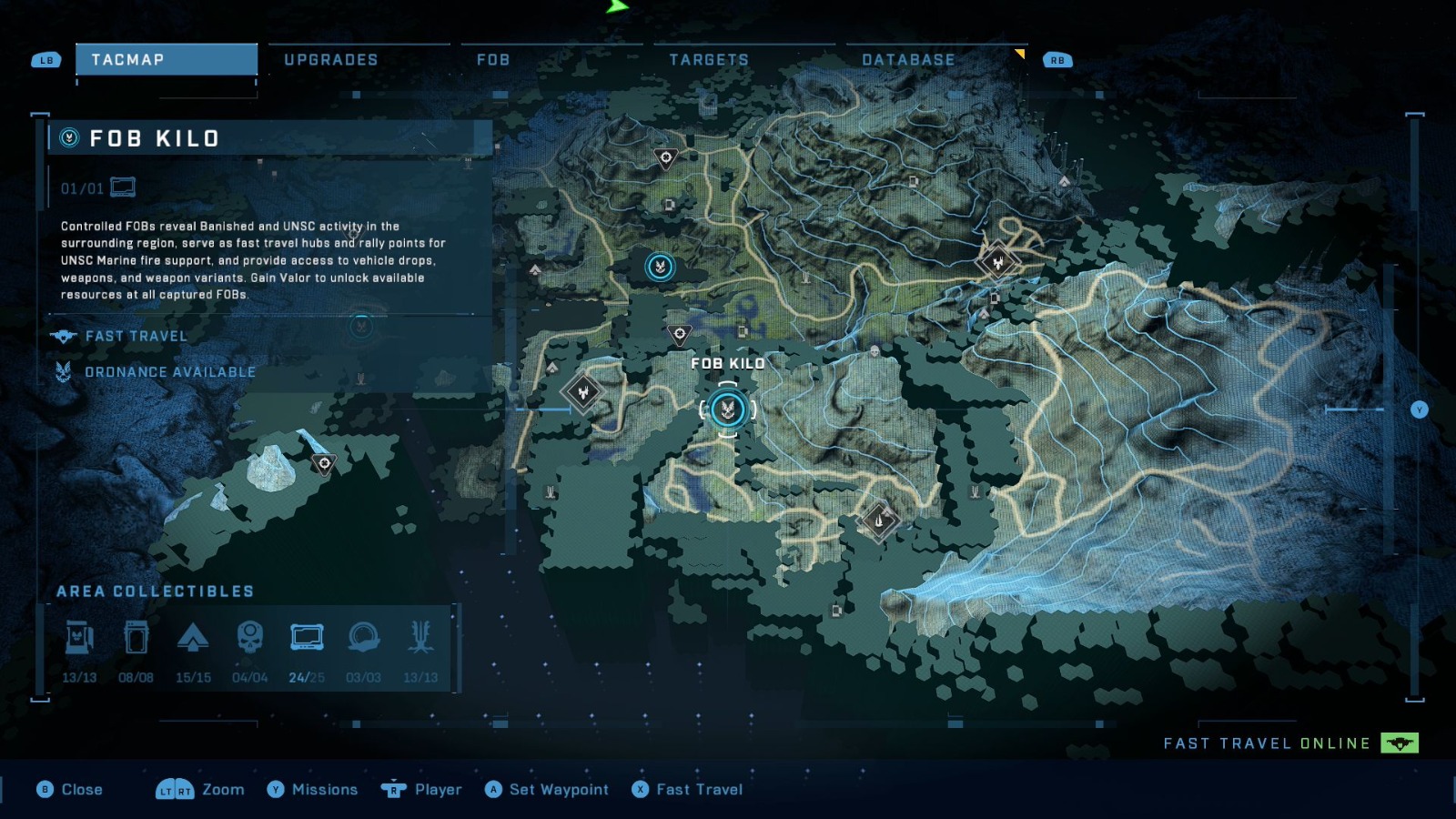Select the Banished outpost icon in the northeast
Image resolution: width=1456 pixels, height=819 pixels.
tap(997, 261)
